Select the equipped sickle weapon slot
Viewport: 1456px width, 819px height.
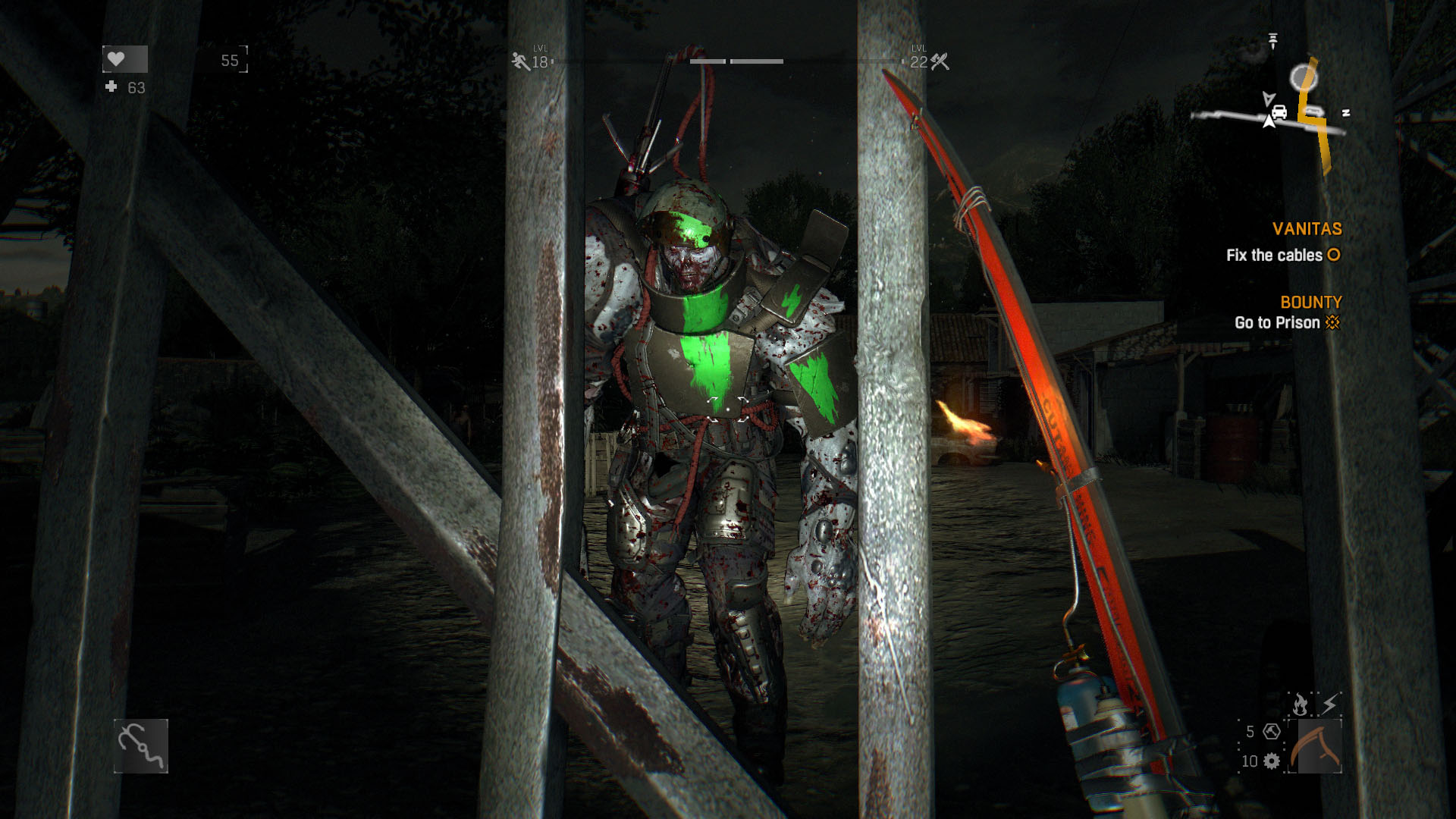[x=1319, y=746]
